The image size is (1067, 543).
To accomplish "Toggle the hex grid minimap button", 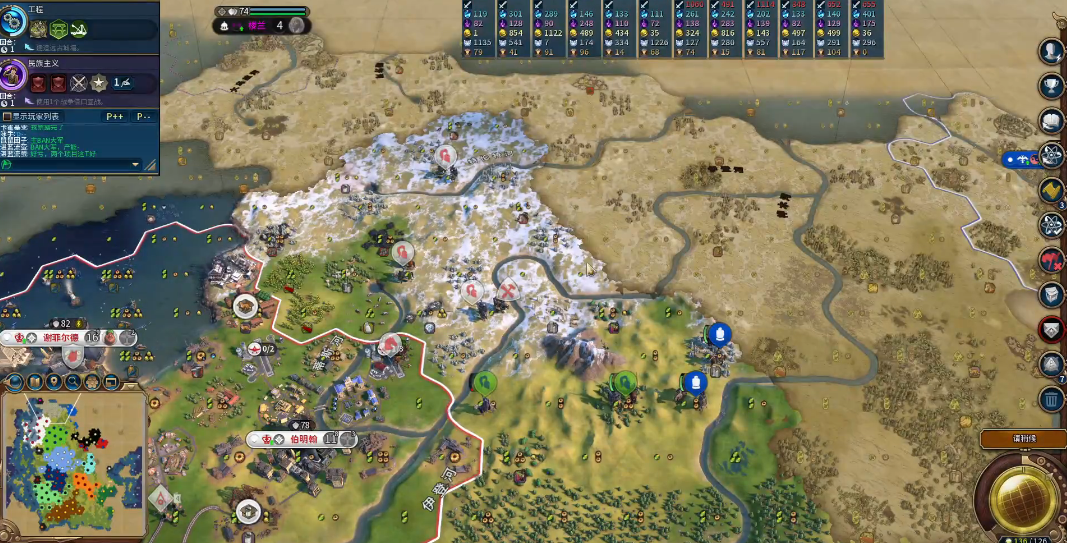I will click(92, 381).
